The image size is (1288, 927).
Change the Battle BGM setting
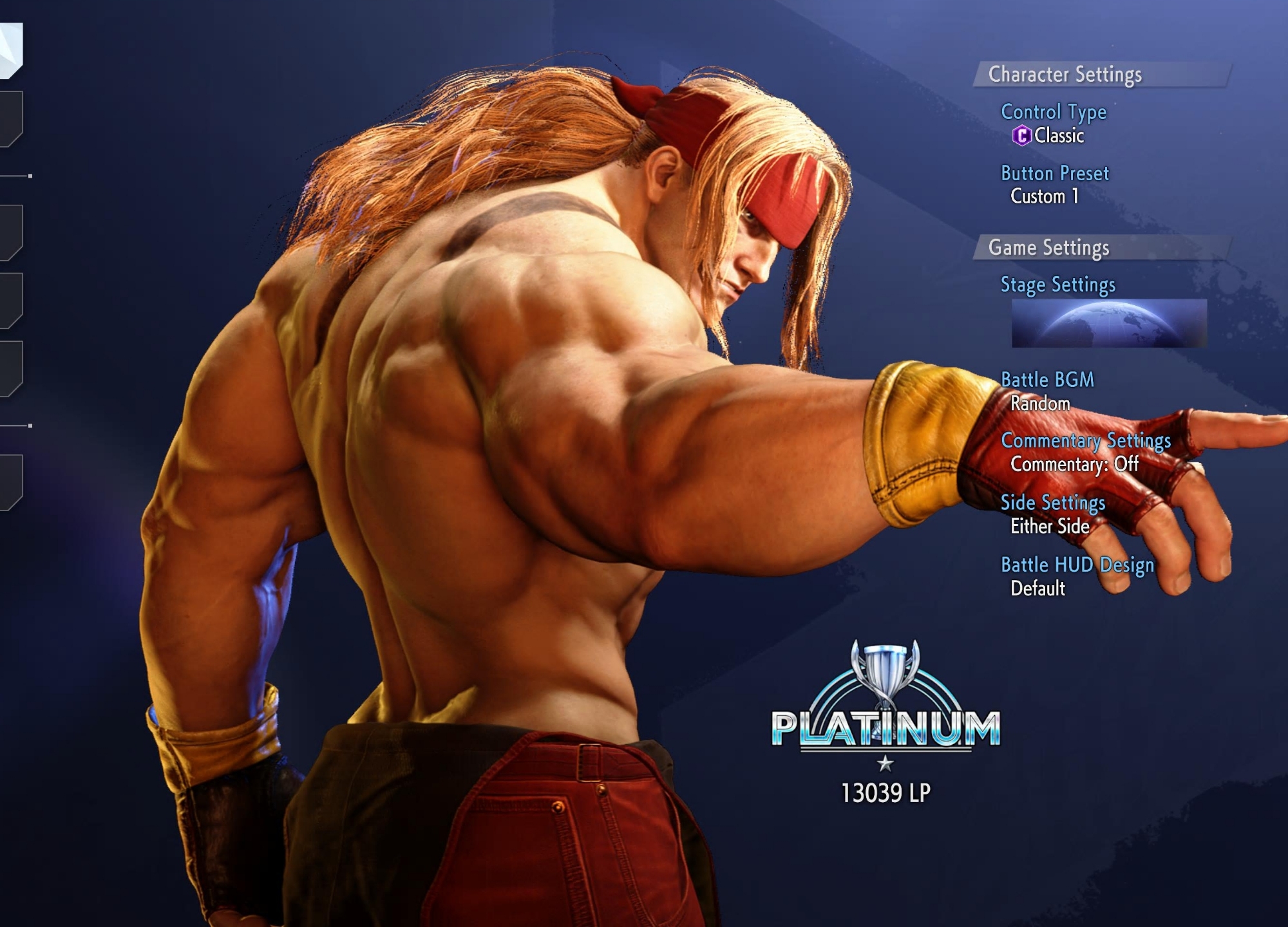coord(1047,380)
